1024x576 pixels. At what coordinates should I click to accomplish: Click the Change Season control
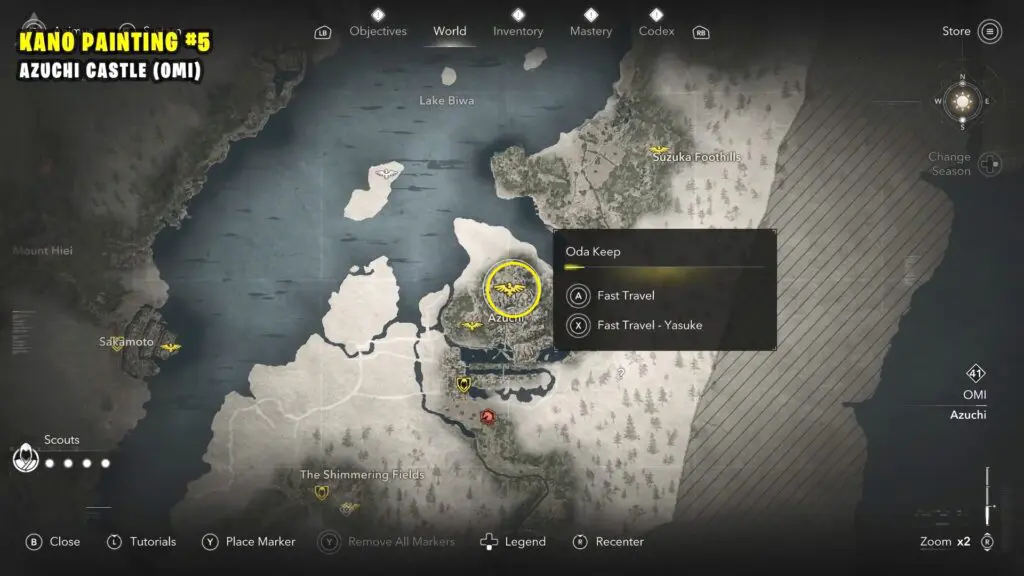pyautogui.click(x=989, y=164)
